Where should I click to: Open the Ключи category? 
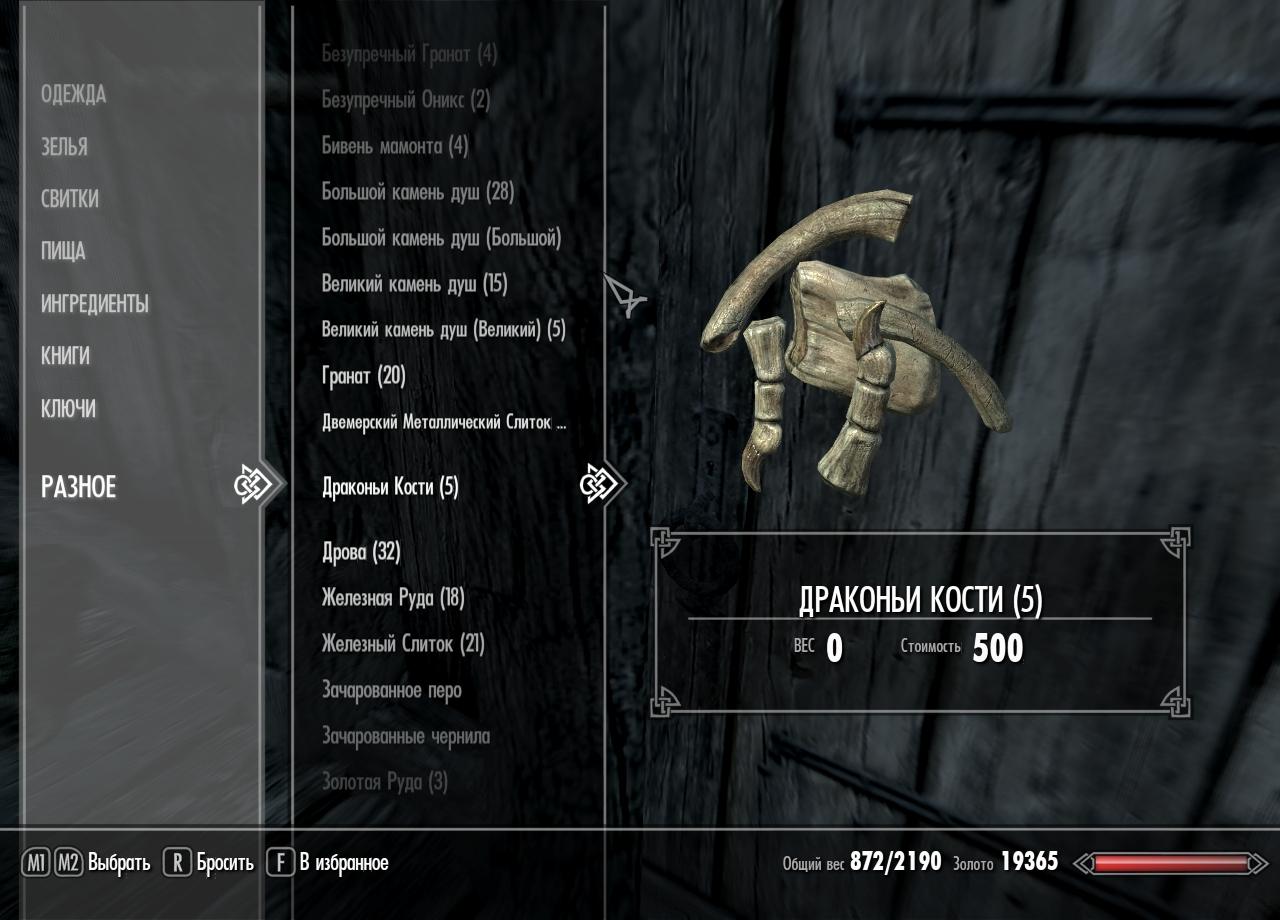(68, 409)
